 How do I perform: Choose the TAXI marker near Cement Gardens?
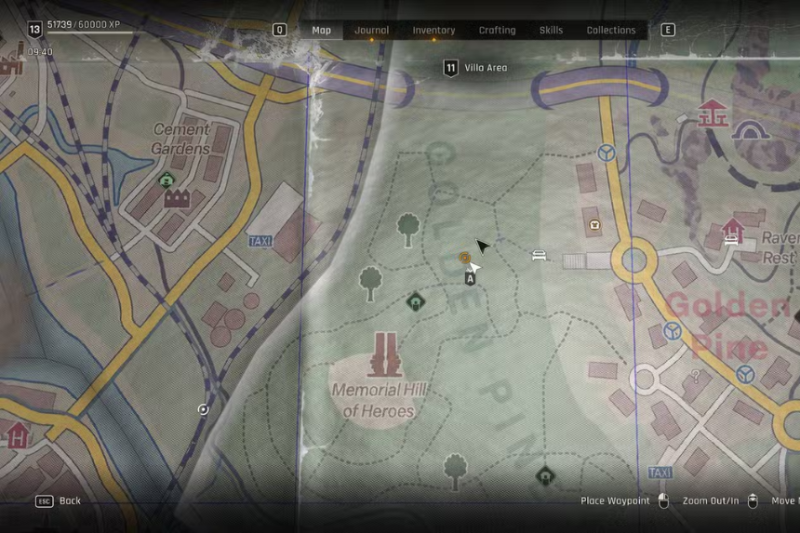click(259, 241)
